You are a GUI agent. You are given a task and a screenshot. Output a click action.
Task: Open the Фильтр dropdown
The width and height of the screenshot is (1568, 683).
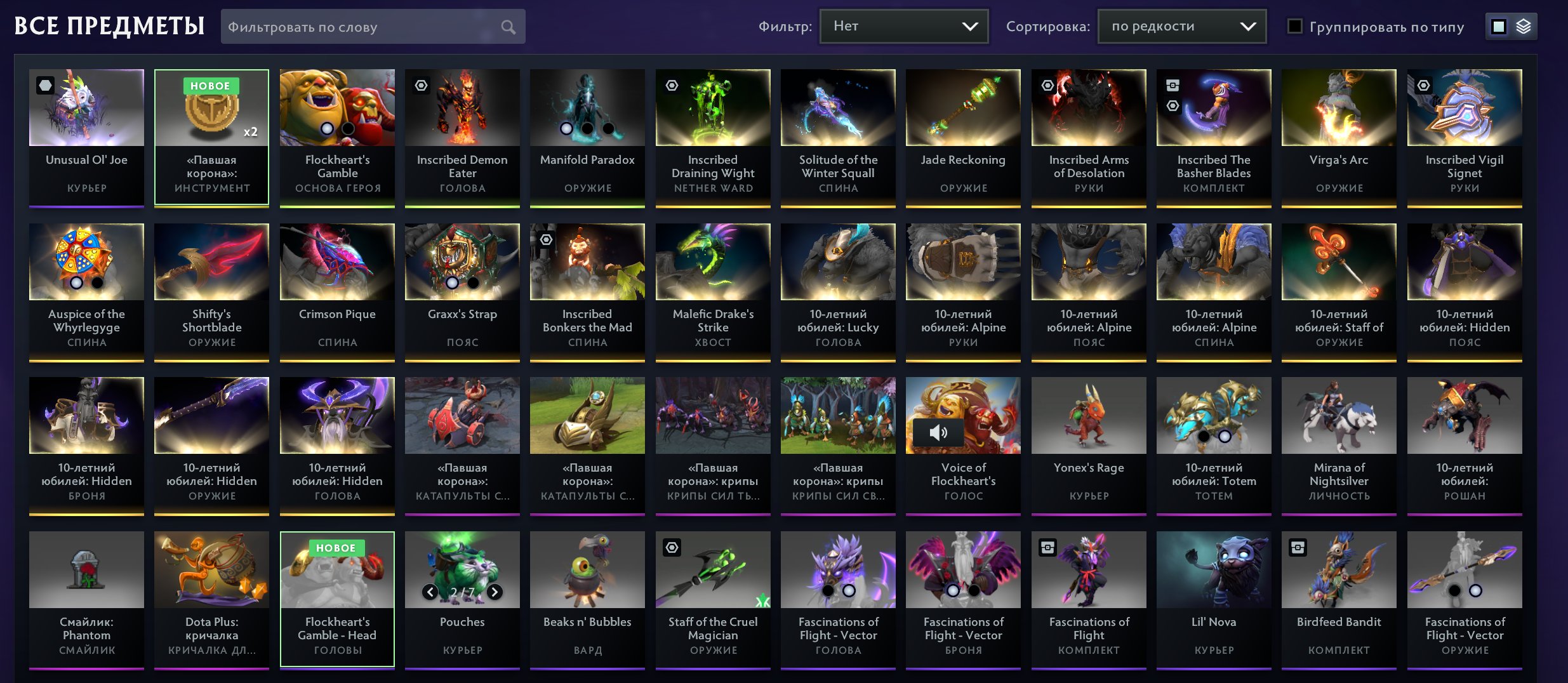tap(903, 27)
